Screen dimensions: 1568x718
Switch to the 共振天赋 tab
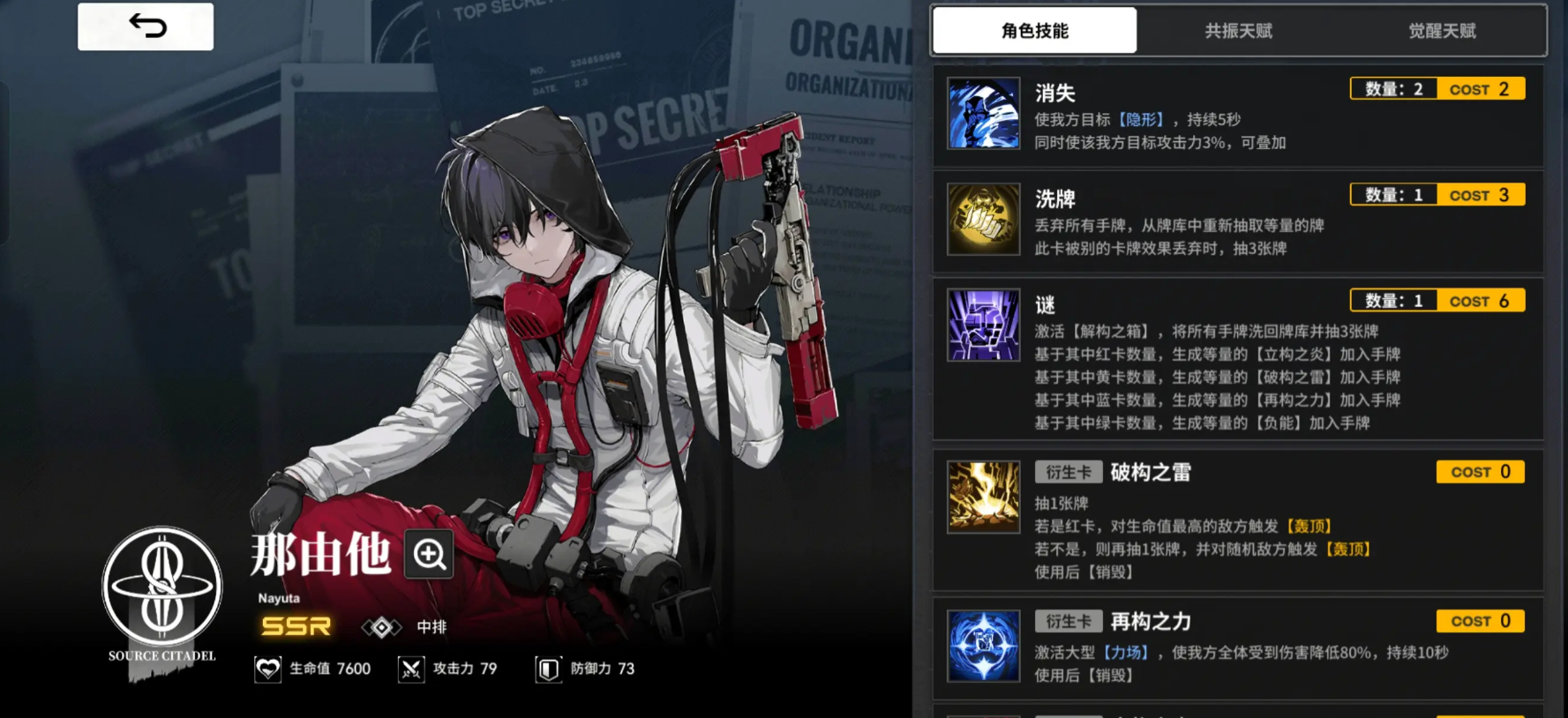[1238, 31]
